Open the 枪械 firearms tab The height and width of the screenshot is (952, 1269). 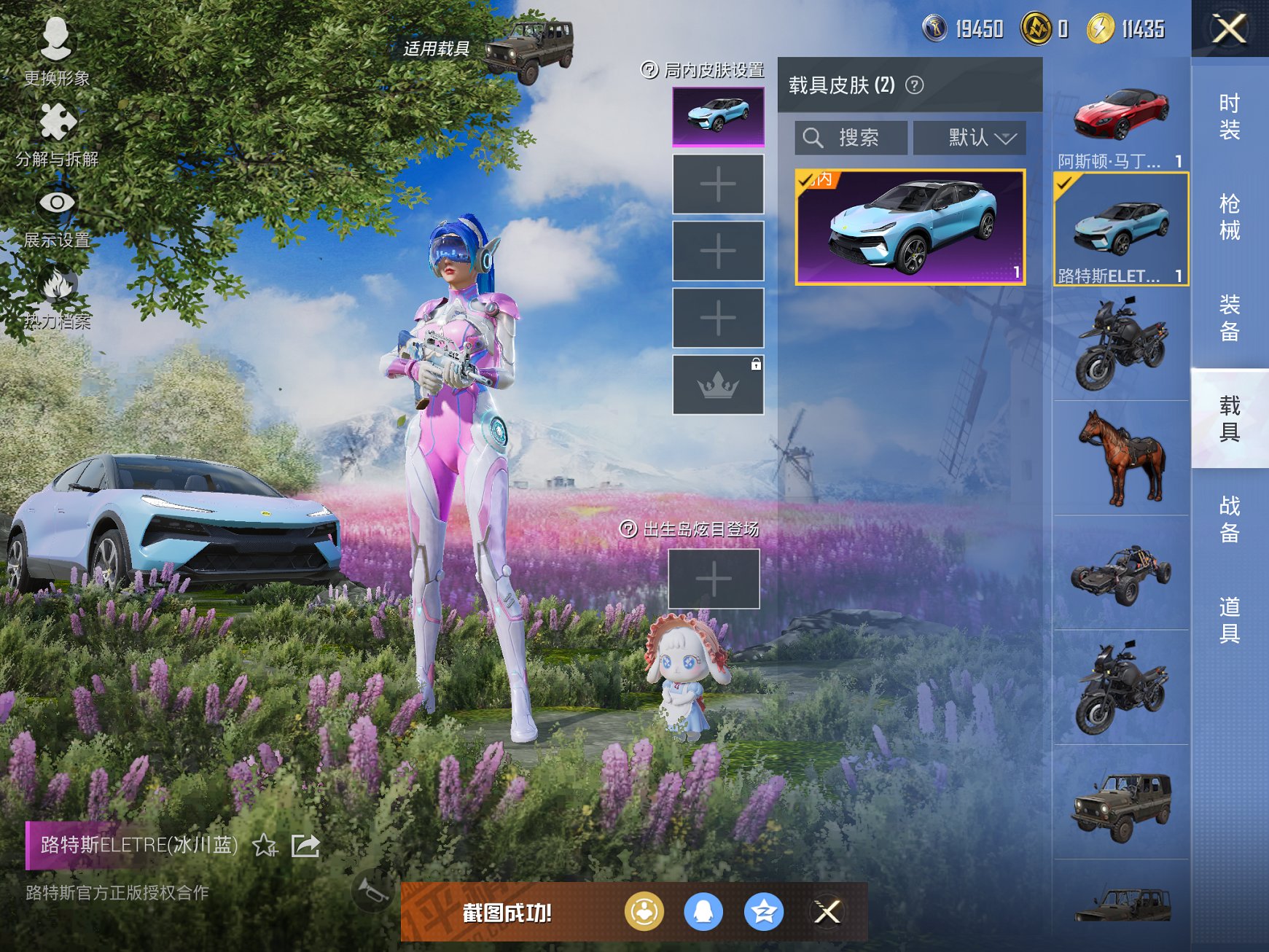click(x=1229, y=216)
